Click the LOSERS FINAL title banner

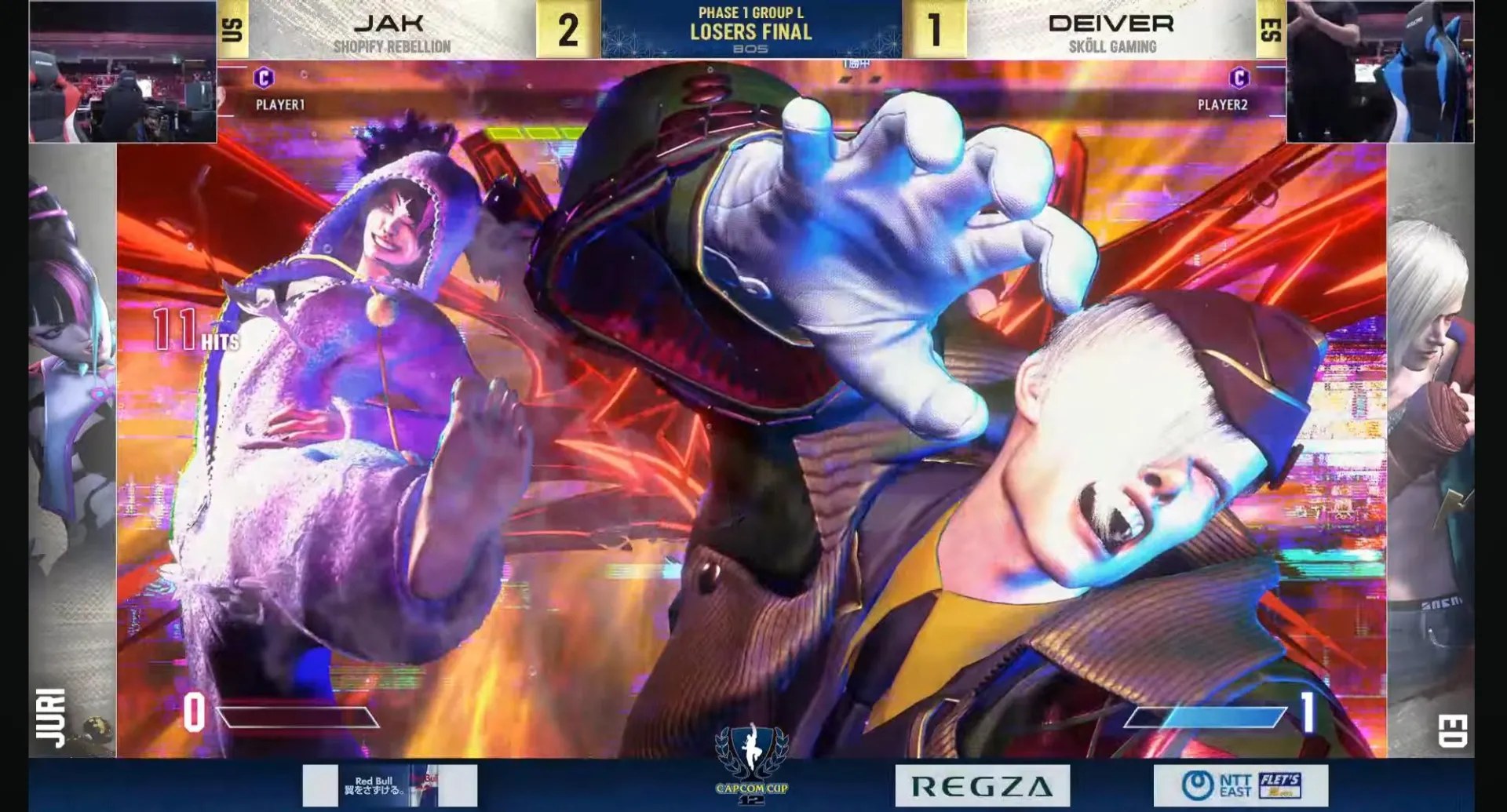tap(750, 34)
